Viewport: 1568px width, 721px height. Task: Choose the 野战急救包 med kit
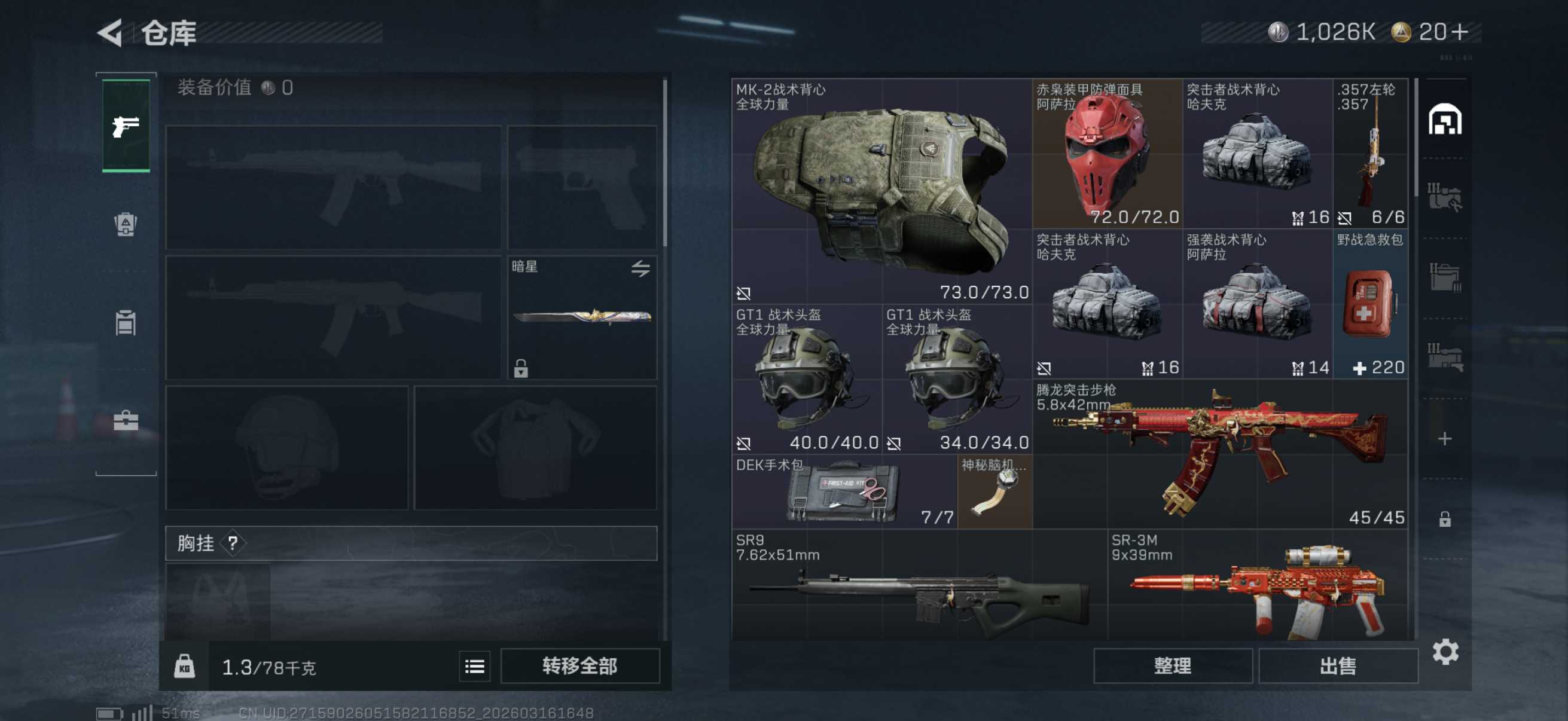point(1370,304)
